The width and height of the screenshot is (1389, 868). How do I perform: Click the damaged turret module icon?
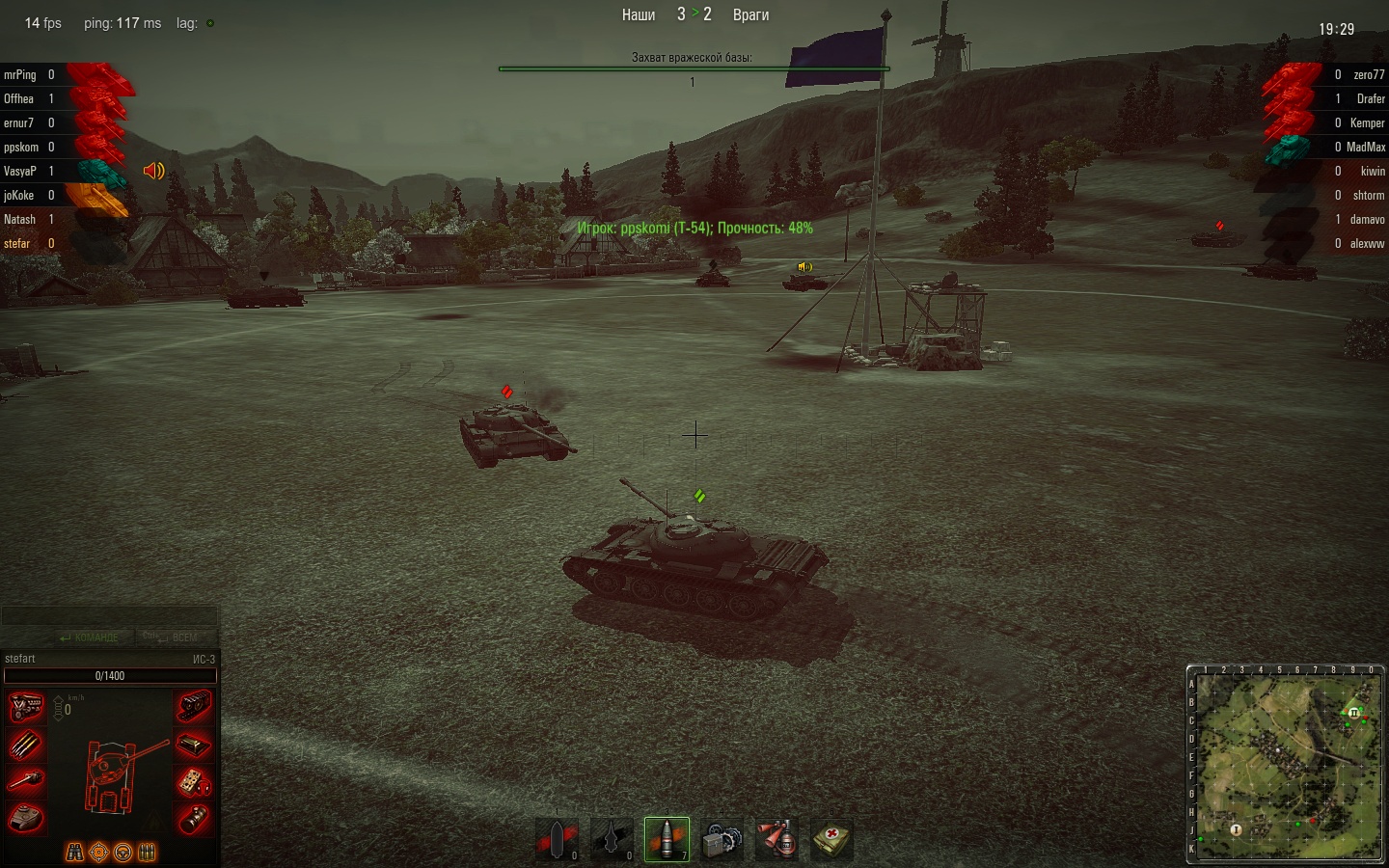26,818
